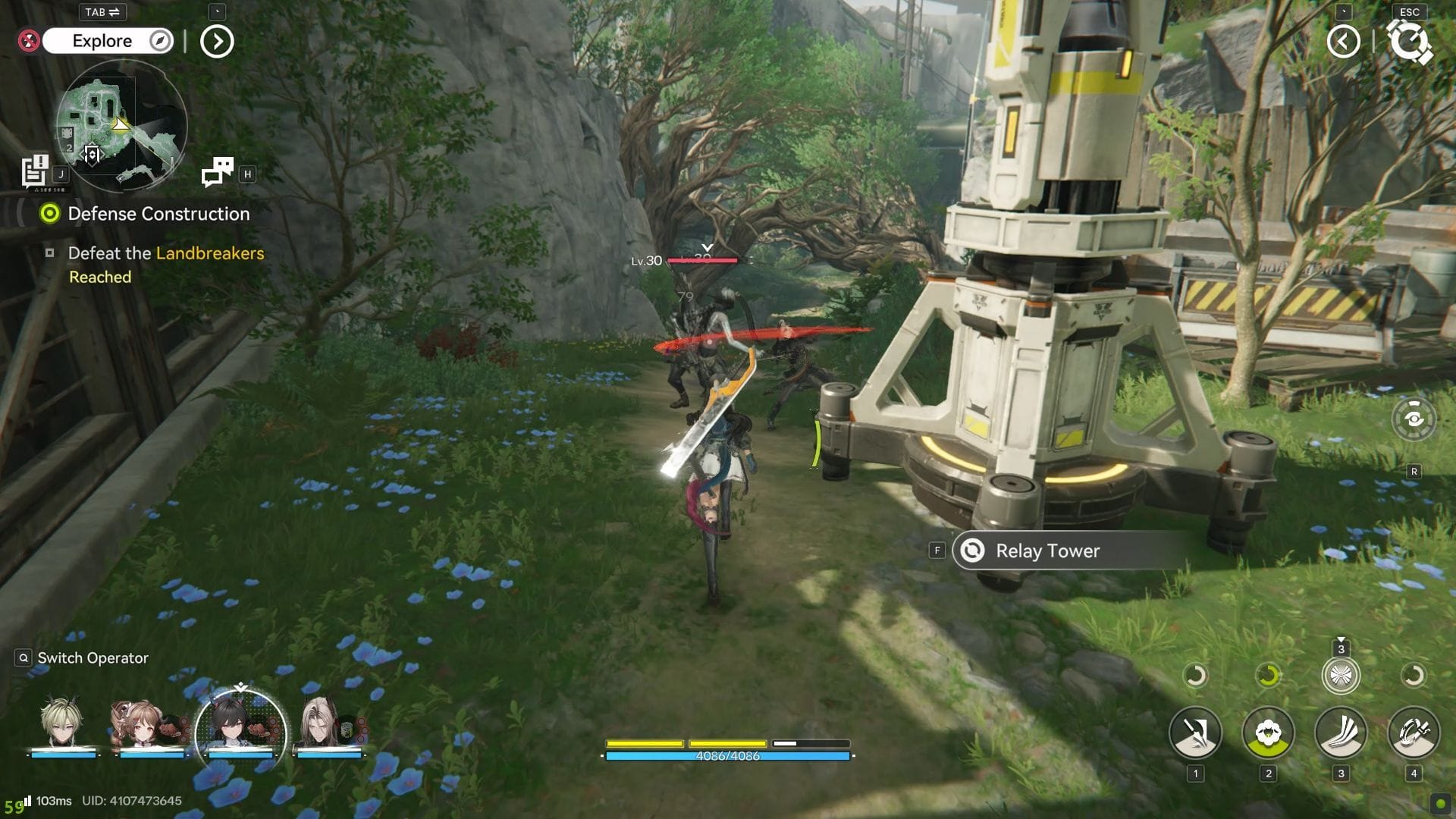The width and height of the screenshot is (1456, 819).
Task: Toggle the Explore mode switch
Action: [108, 41]
